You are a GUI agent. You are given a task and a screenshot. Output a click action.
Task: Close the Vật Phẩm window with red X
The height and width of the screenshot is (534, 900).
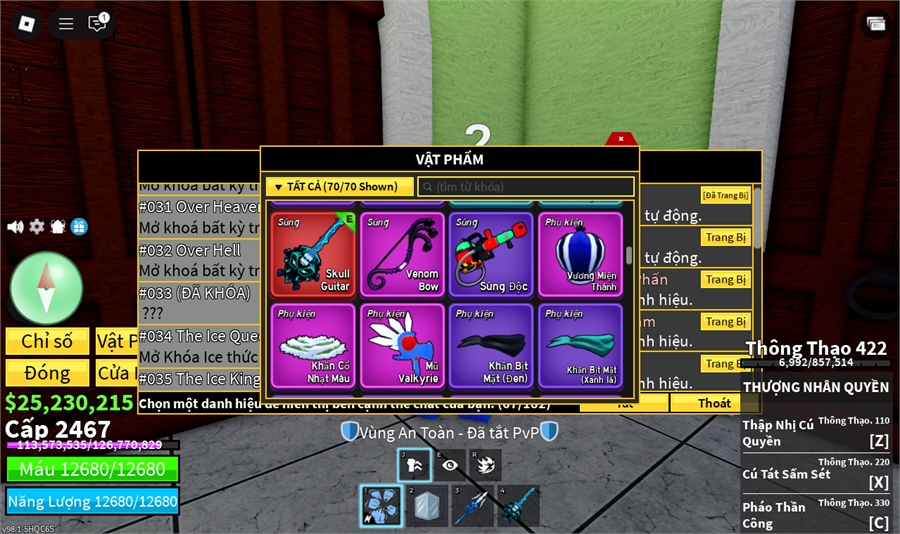(x=621, y=139)
